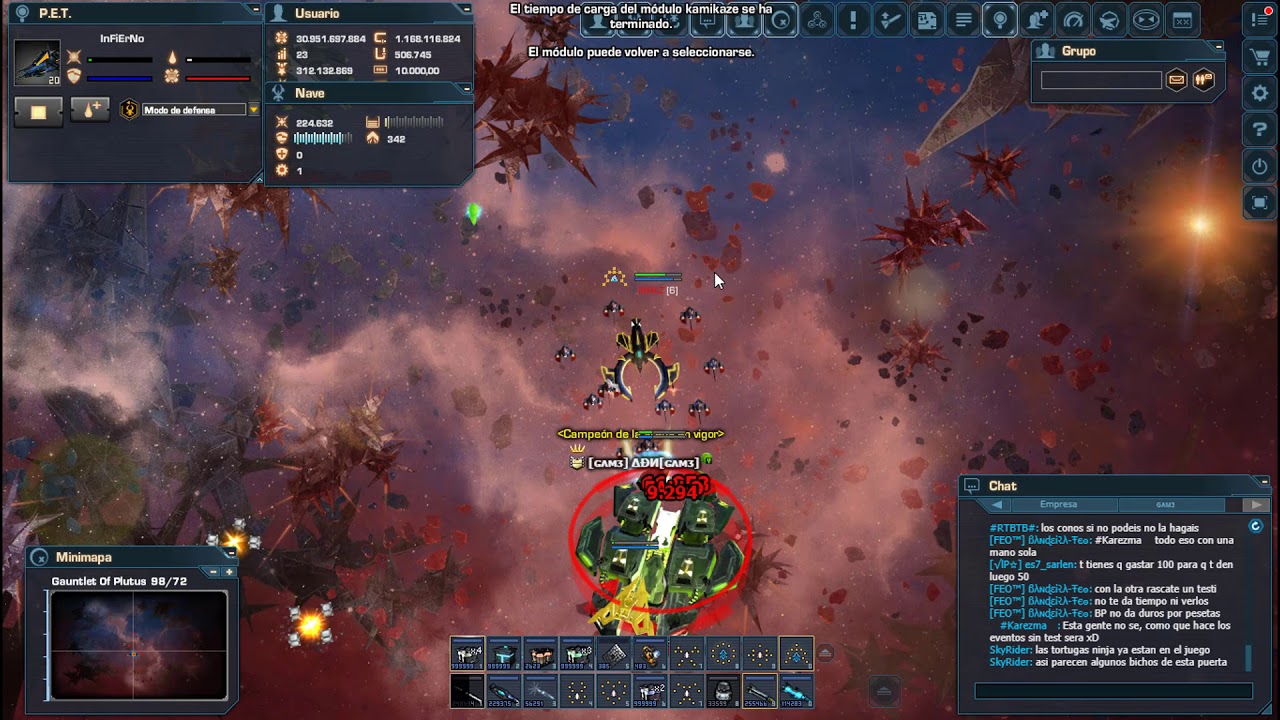
Task: Select the cyan laser ammo slot
Action: pos(796,691)
